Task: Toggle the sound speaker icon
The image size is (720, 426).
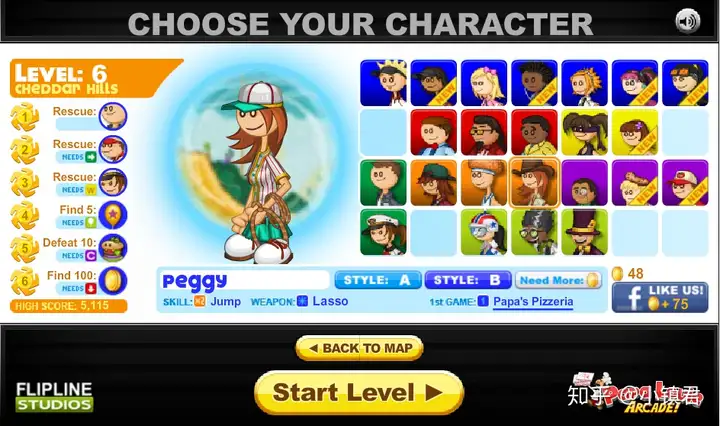Action: click(688, 21)
